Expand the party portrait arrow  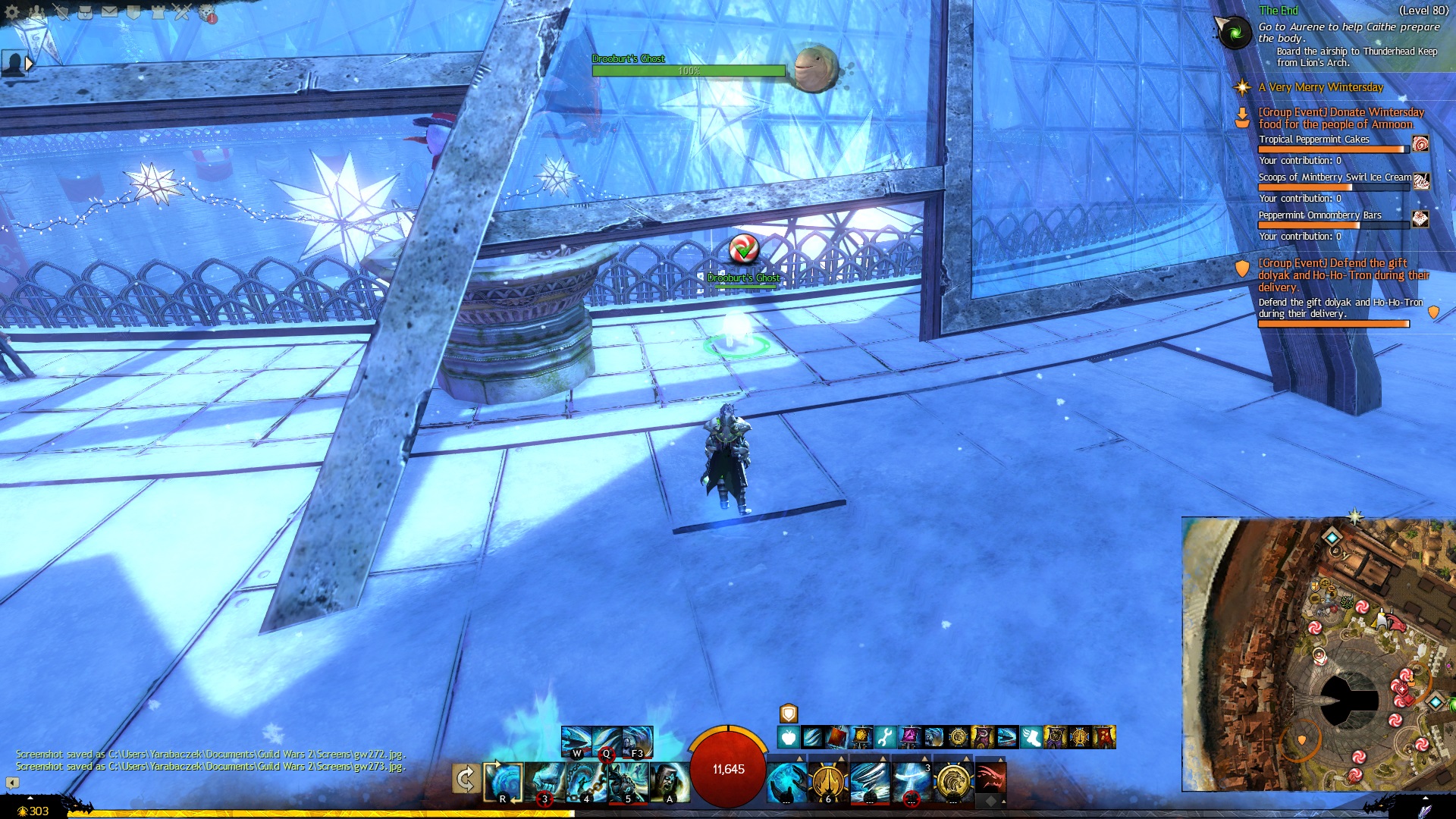29,64
